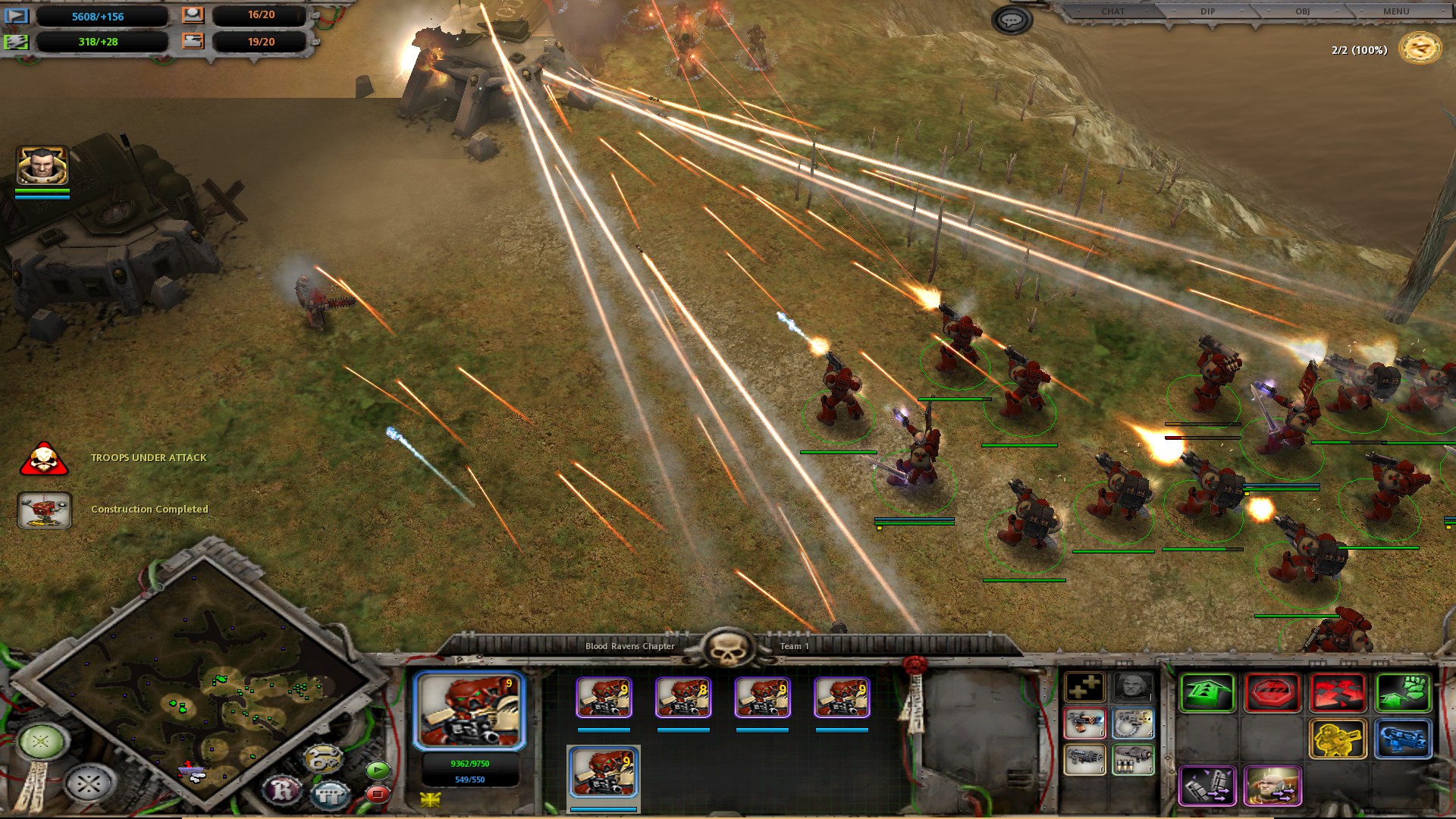
Task: Choose the red crossed-arrows attack move command
Action: click(x=1338, y=692)
